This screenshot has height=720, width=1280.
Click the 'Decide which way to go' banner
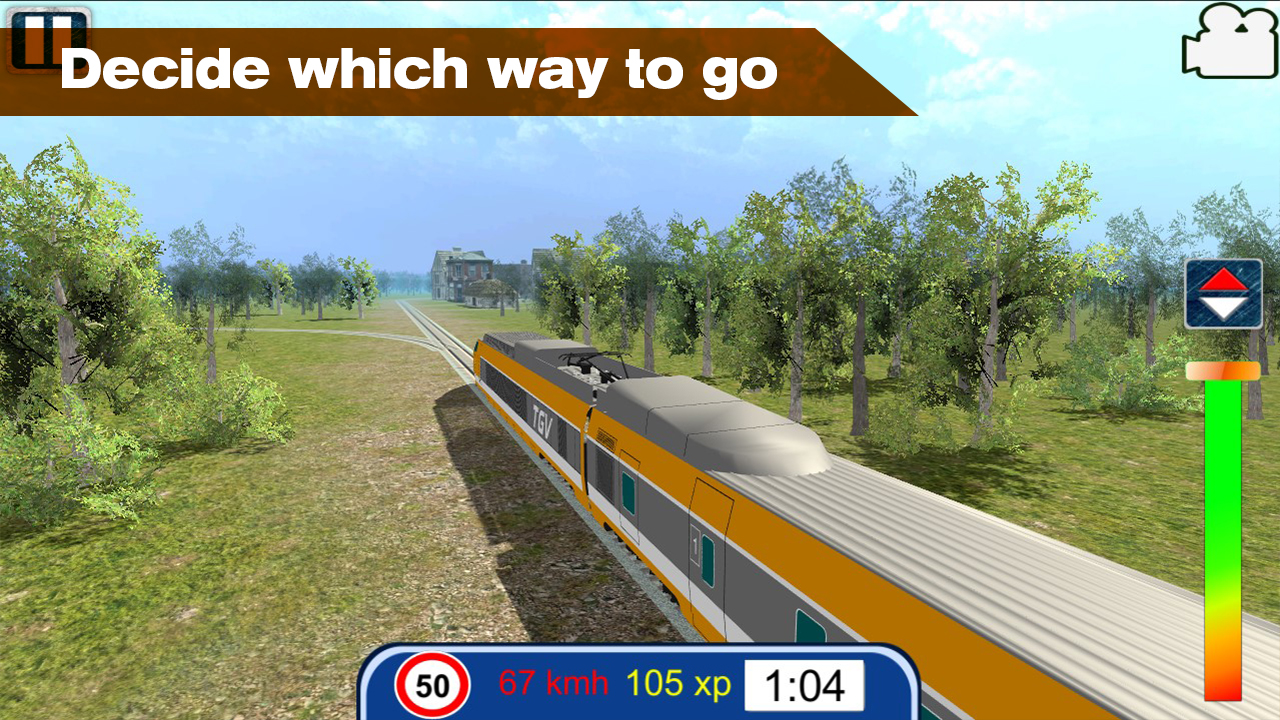pos(420,68)
